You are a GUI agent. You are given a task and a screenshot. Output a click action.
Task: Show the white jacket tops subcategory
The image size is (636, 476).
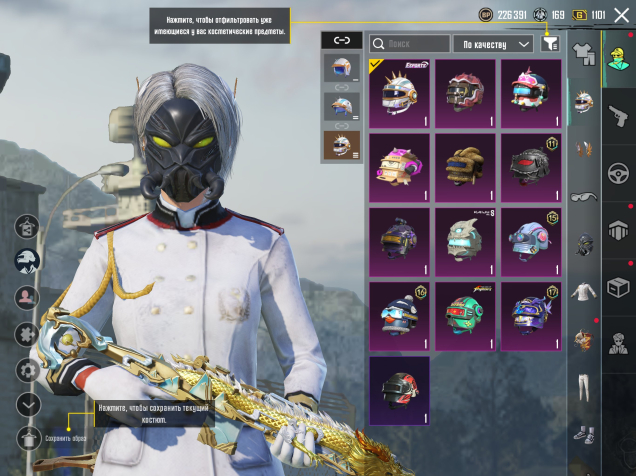pos(584,292)
